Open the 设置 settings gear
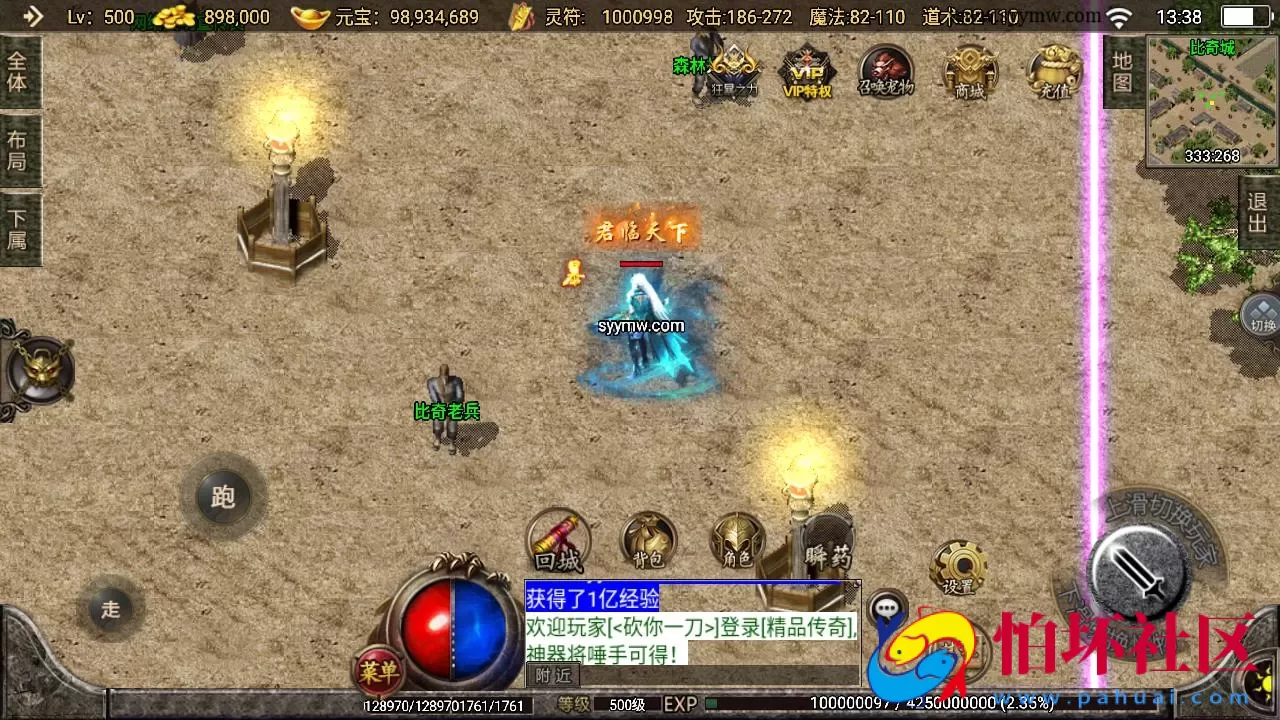The image size is (1280, 720). [958, 567]
